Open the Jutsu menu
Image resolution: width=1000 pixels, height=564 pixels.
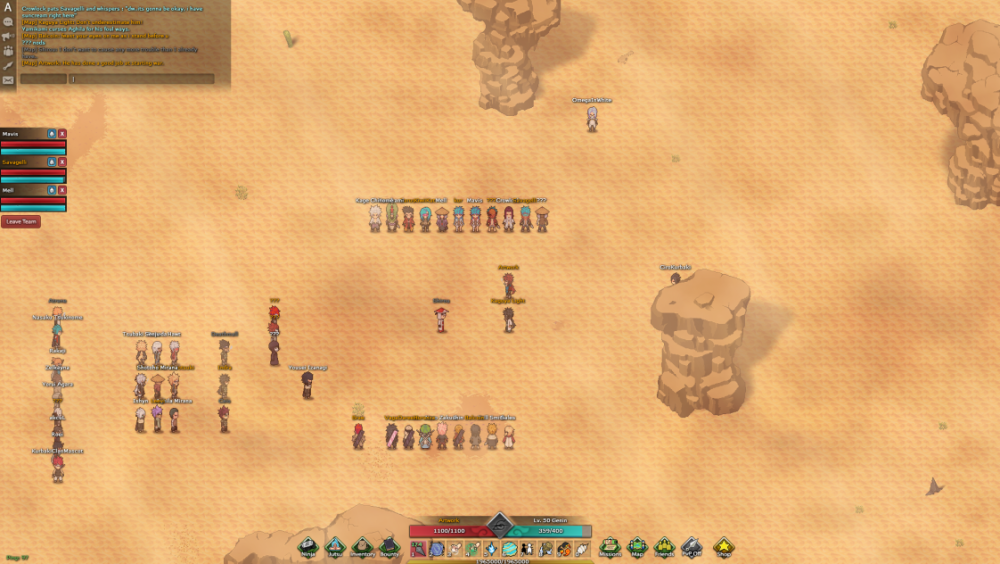336,546
